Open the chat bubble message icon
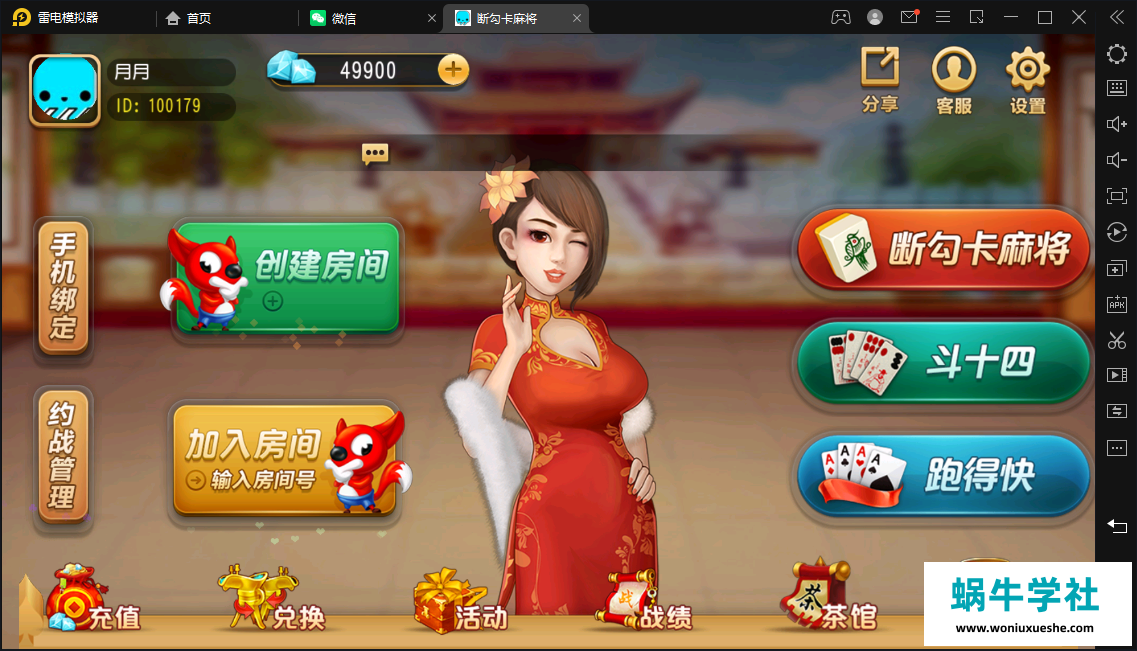Image resolution: width=1137 pixels, height=651 pixels. coord(375,153)
